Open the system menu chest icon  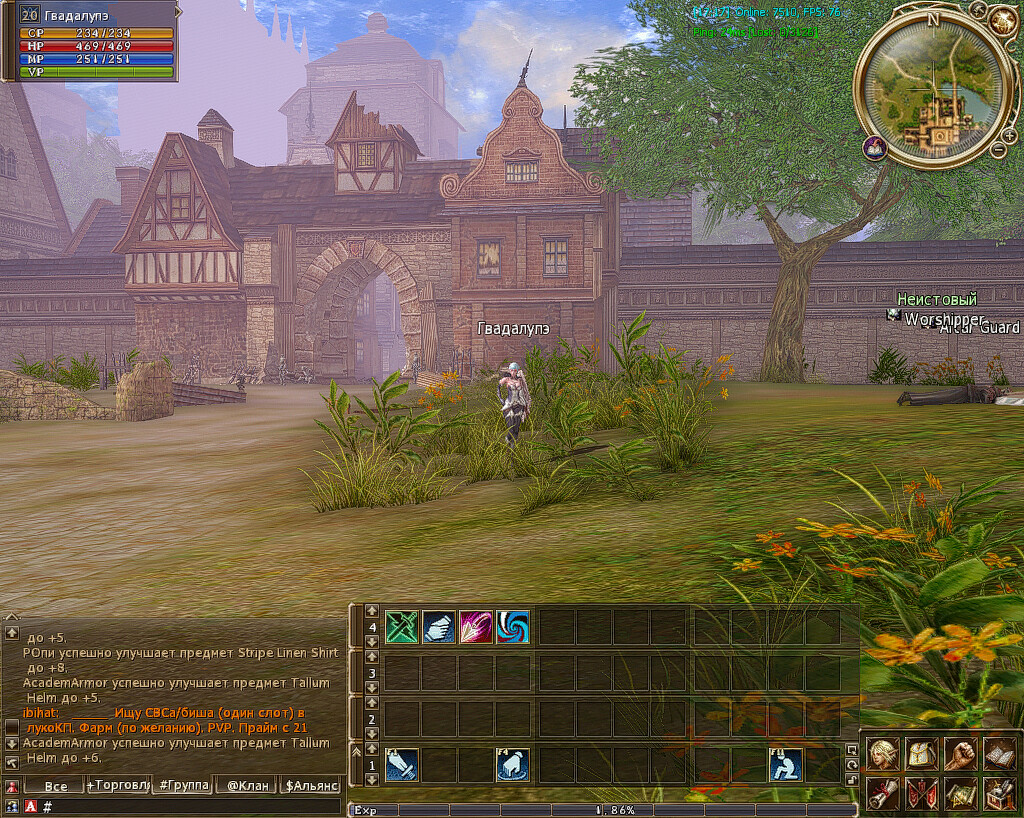[998, 794]
